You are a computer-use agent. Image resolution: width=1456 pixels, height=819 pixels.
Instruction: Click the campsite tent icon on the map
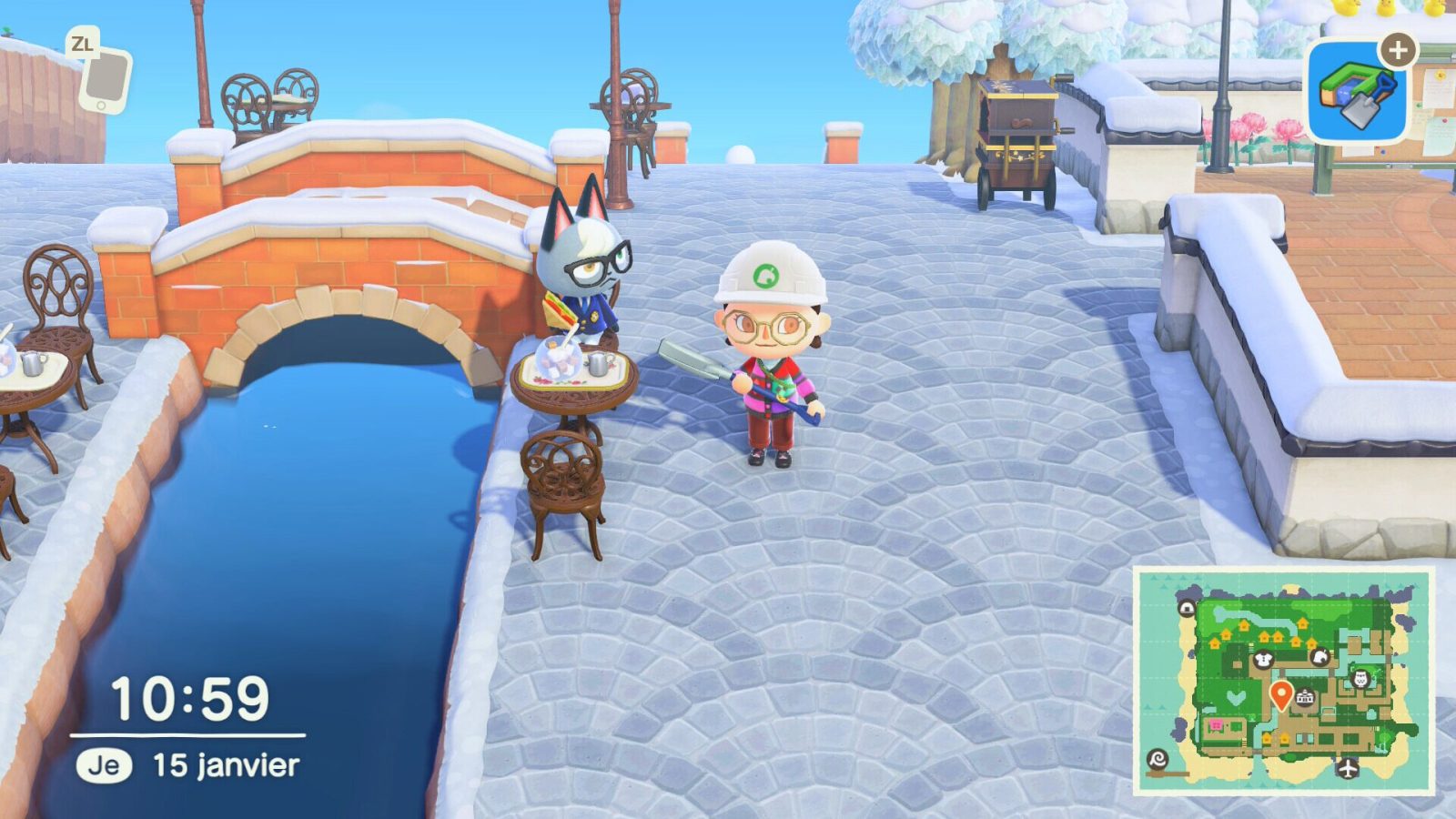[1187, 607]
